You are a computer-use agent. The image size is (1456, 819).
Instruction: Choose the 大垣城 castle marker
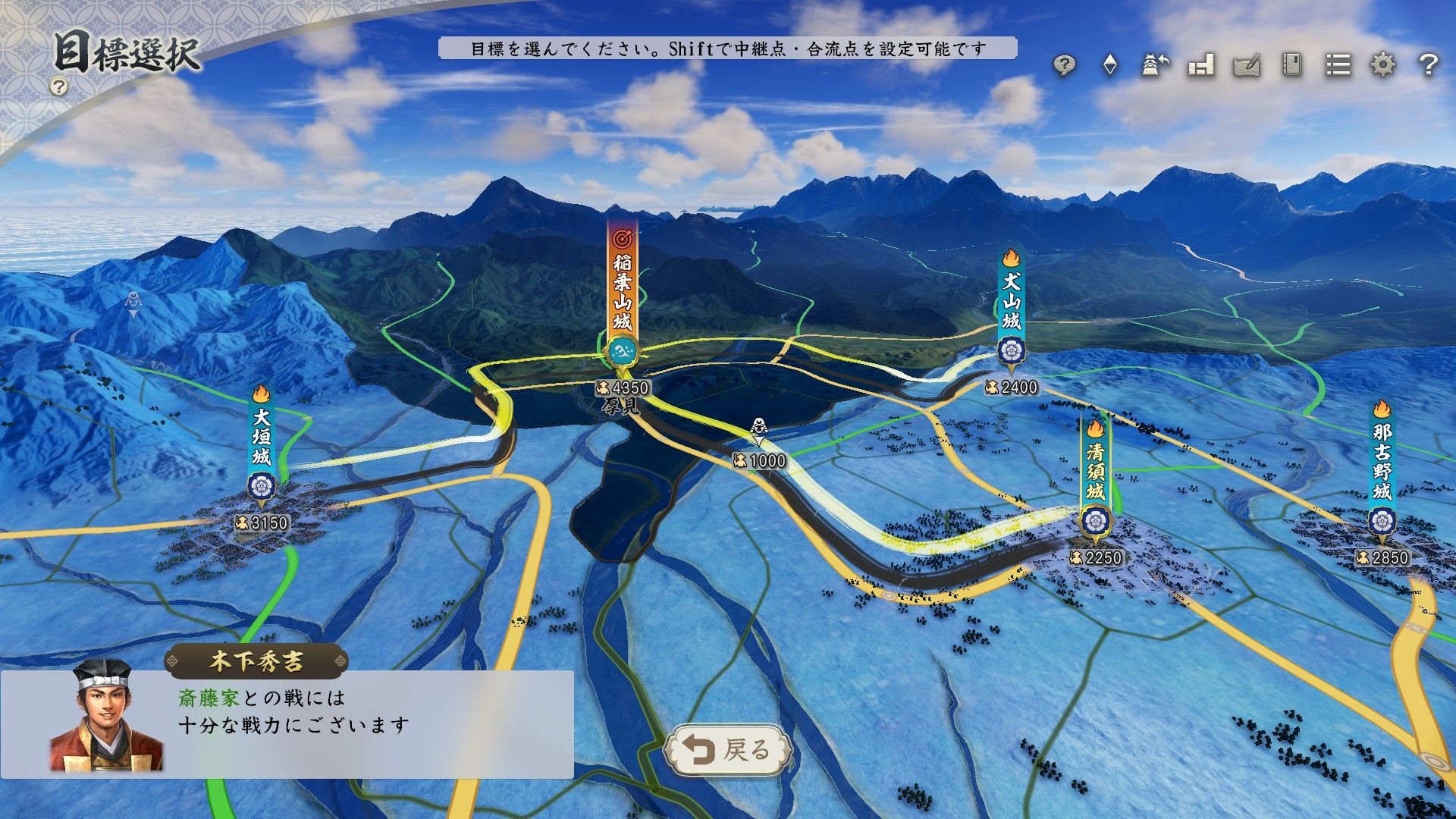(x=262, y=447)
